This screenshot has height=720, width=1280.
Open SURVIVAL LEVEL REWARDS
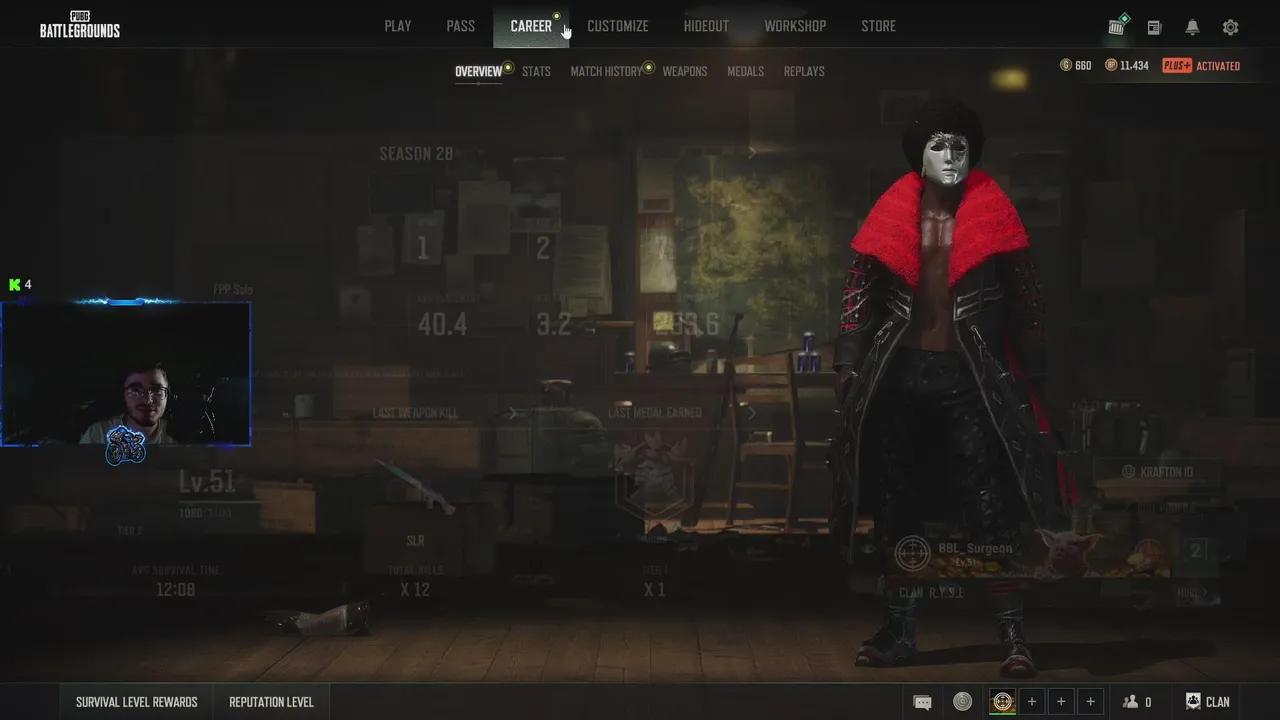(x=136, y=701)
